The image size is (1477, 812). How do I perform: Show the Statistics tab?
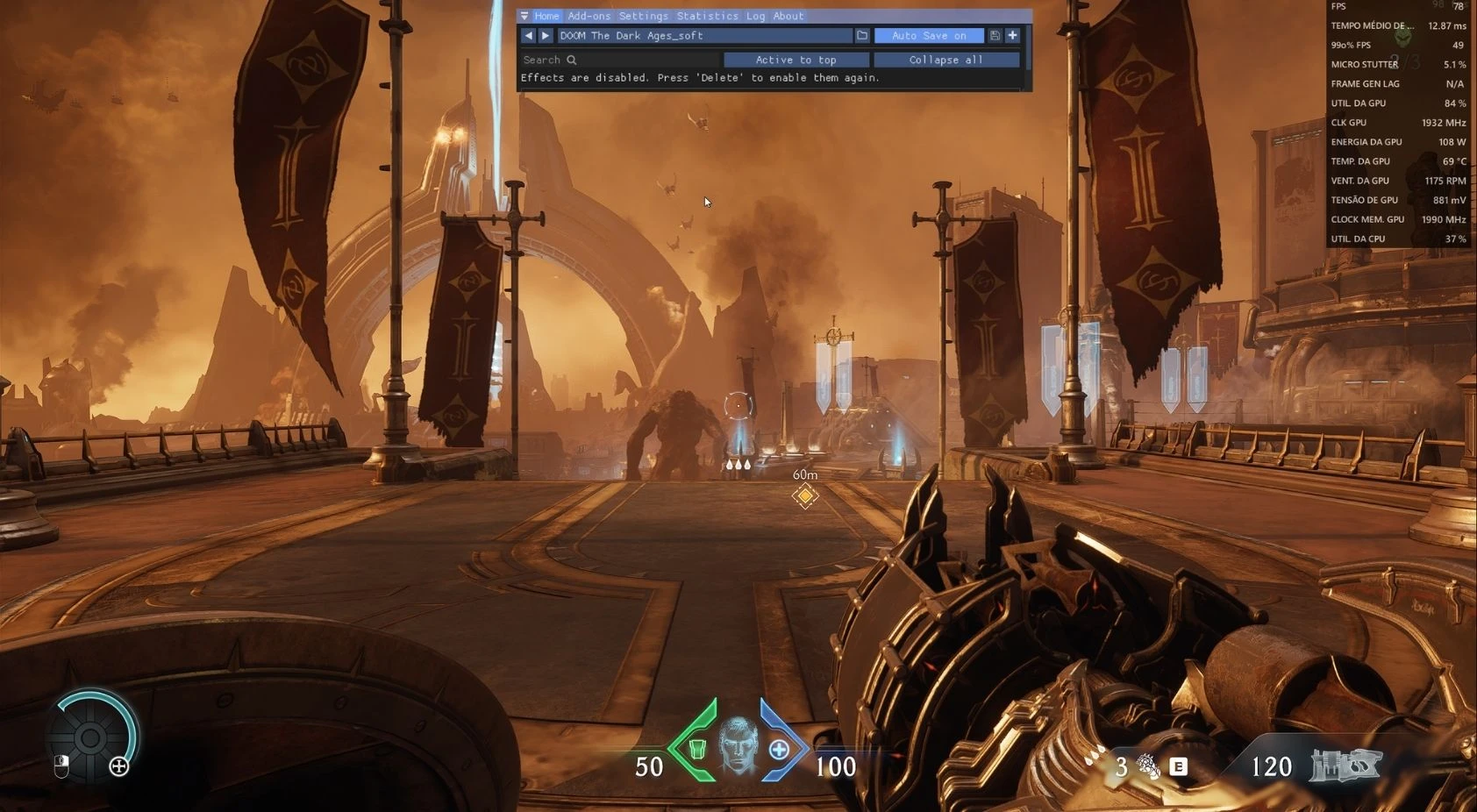(x=707, y=16)
